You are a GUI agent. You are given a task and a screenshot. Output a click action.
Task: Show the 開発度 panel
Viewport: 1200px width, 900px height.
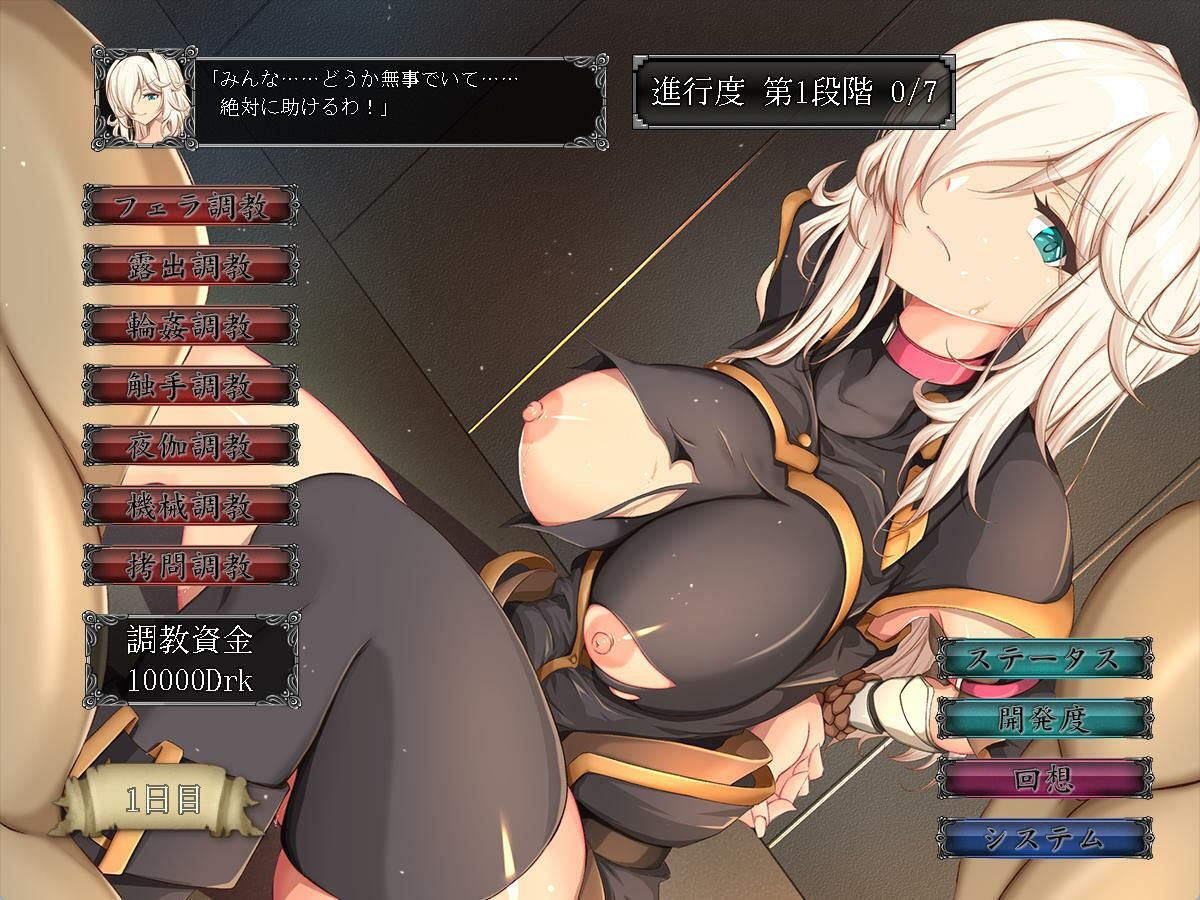[x=1044, y=719]
